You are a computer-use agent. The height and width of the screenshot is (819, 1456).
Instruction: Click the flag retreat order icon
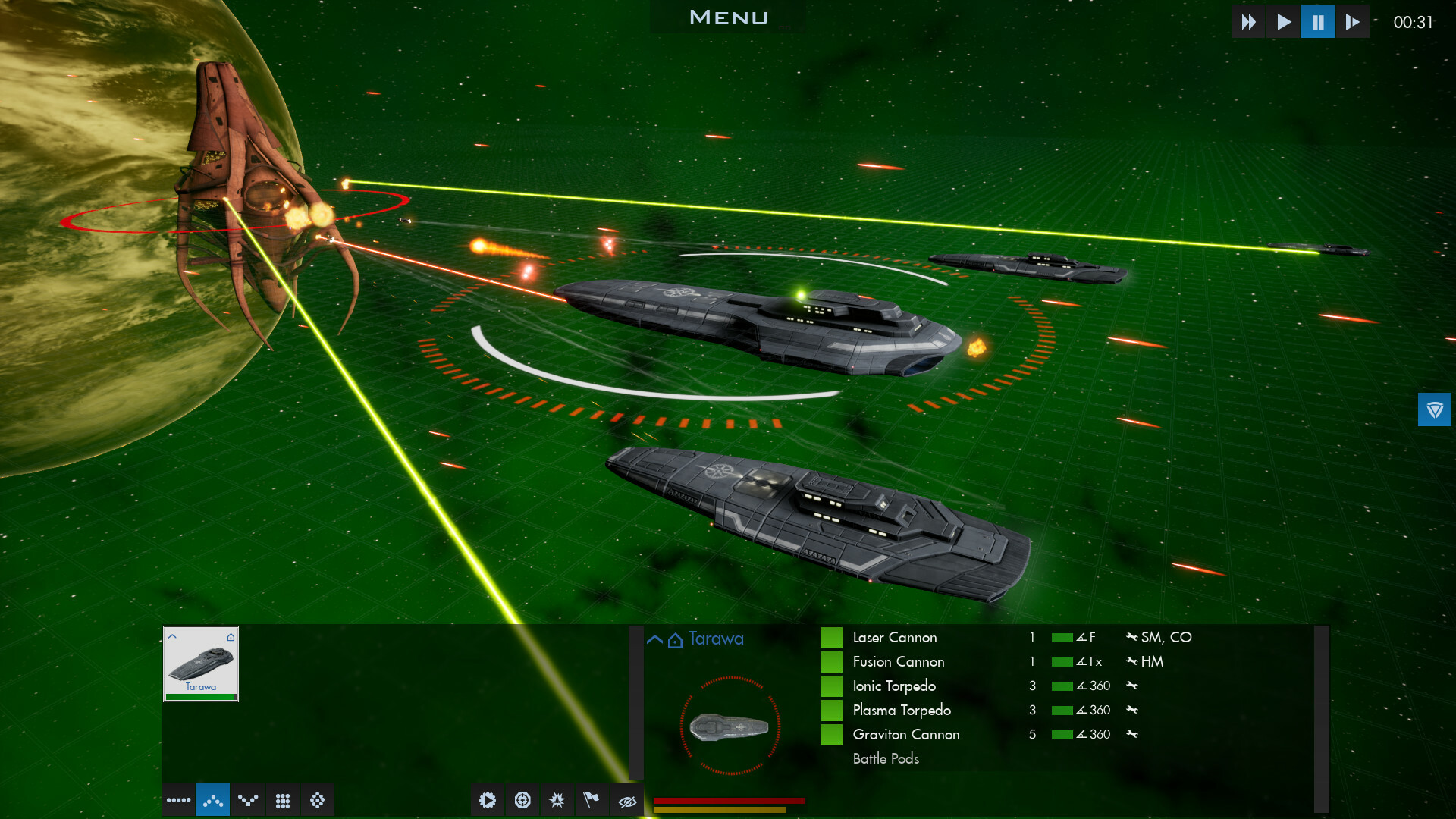point(592,799)
